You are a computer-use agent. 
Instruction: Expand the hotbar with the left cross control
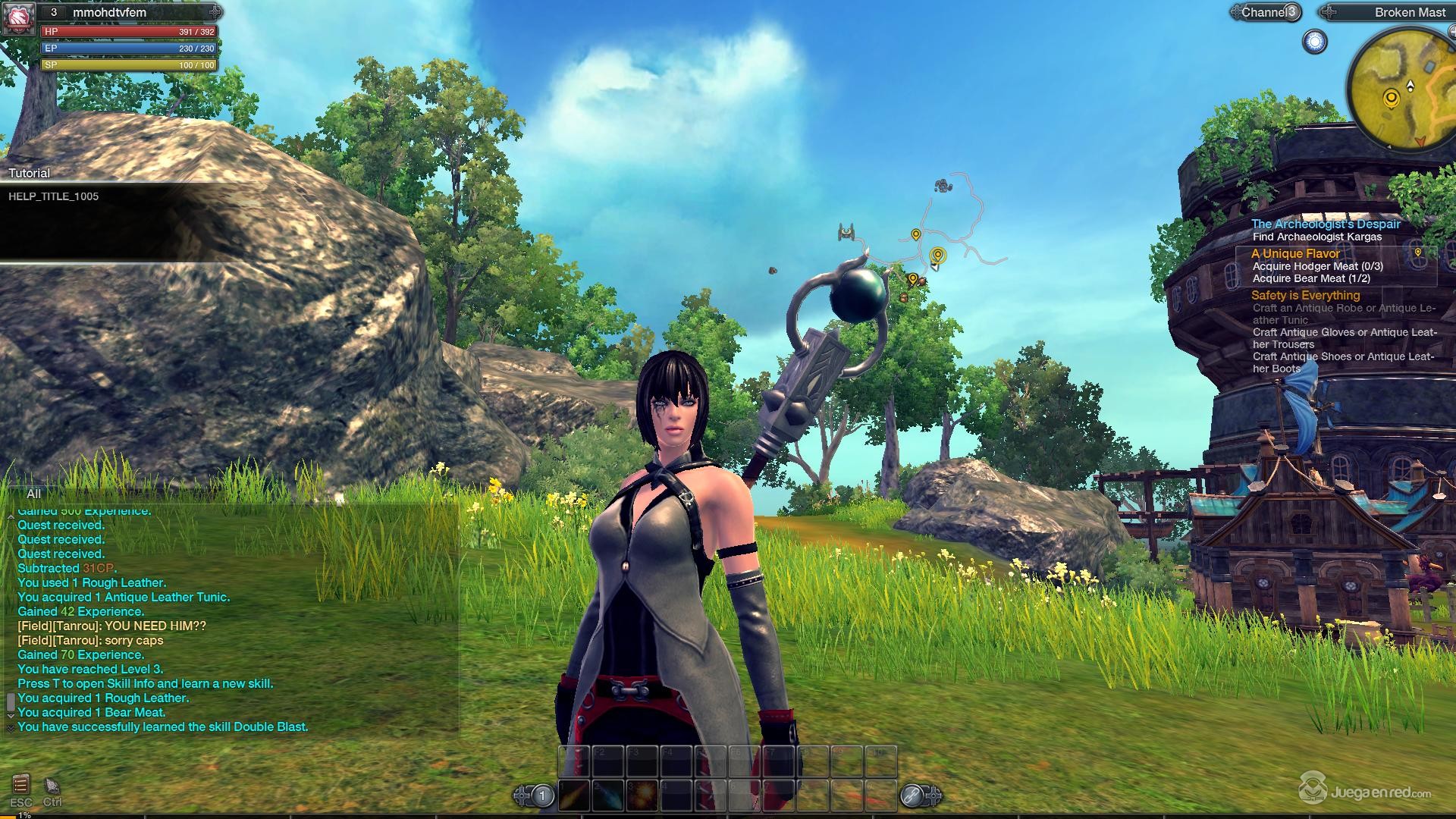tap(522, 795)
